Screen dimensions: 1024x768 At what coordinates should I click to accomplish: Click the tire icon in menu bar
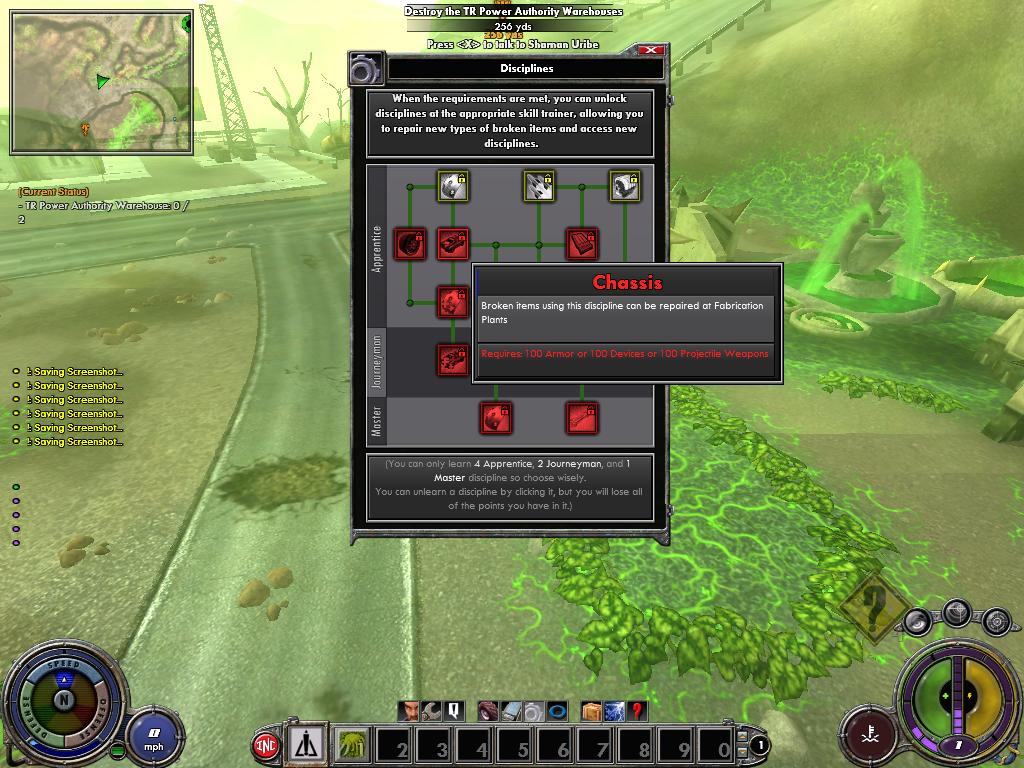coord(489,711)
